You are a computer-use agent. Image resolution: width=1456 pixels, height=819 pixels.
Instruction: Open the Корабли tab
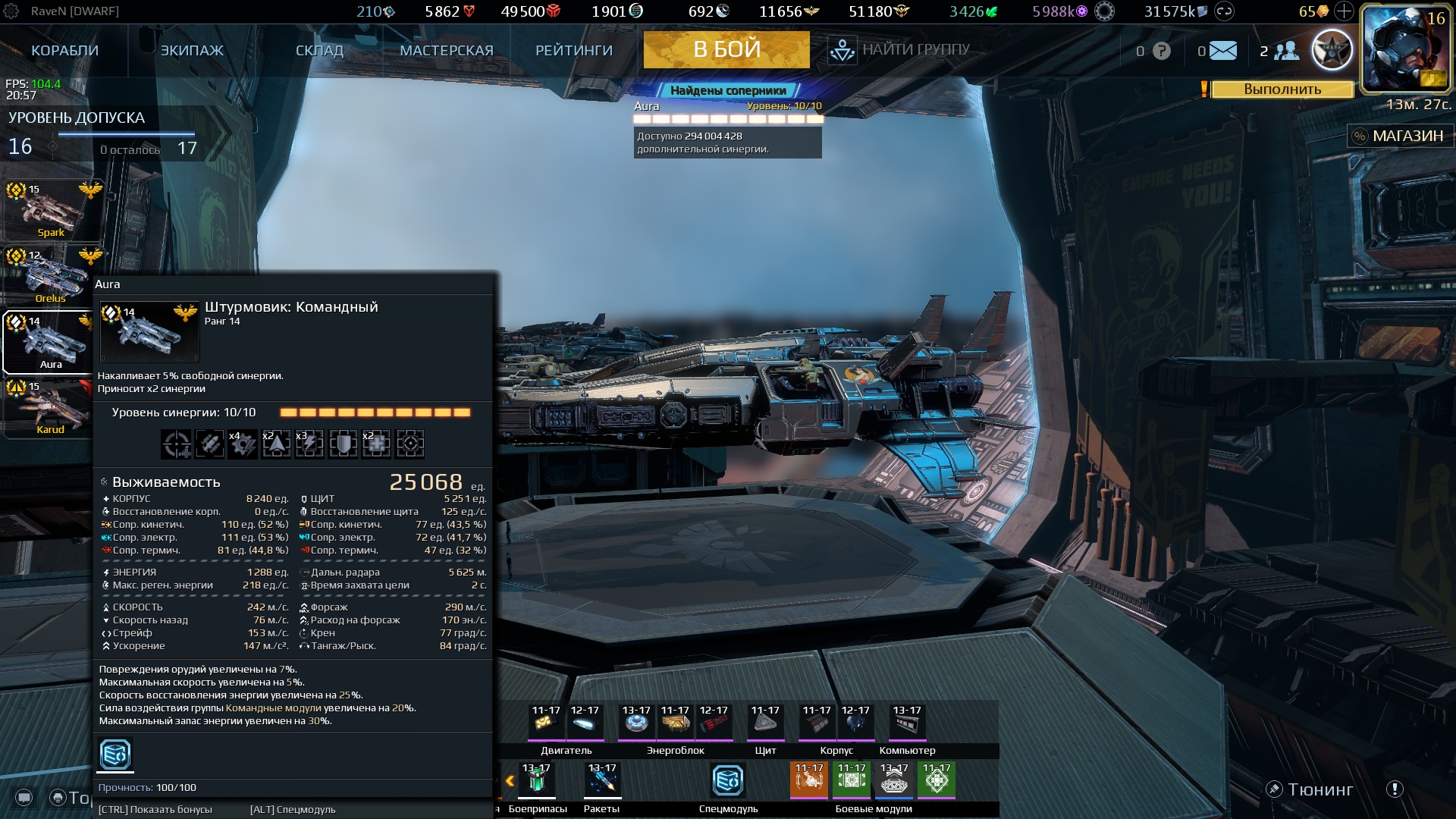[64, 51]
